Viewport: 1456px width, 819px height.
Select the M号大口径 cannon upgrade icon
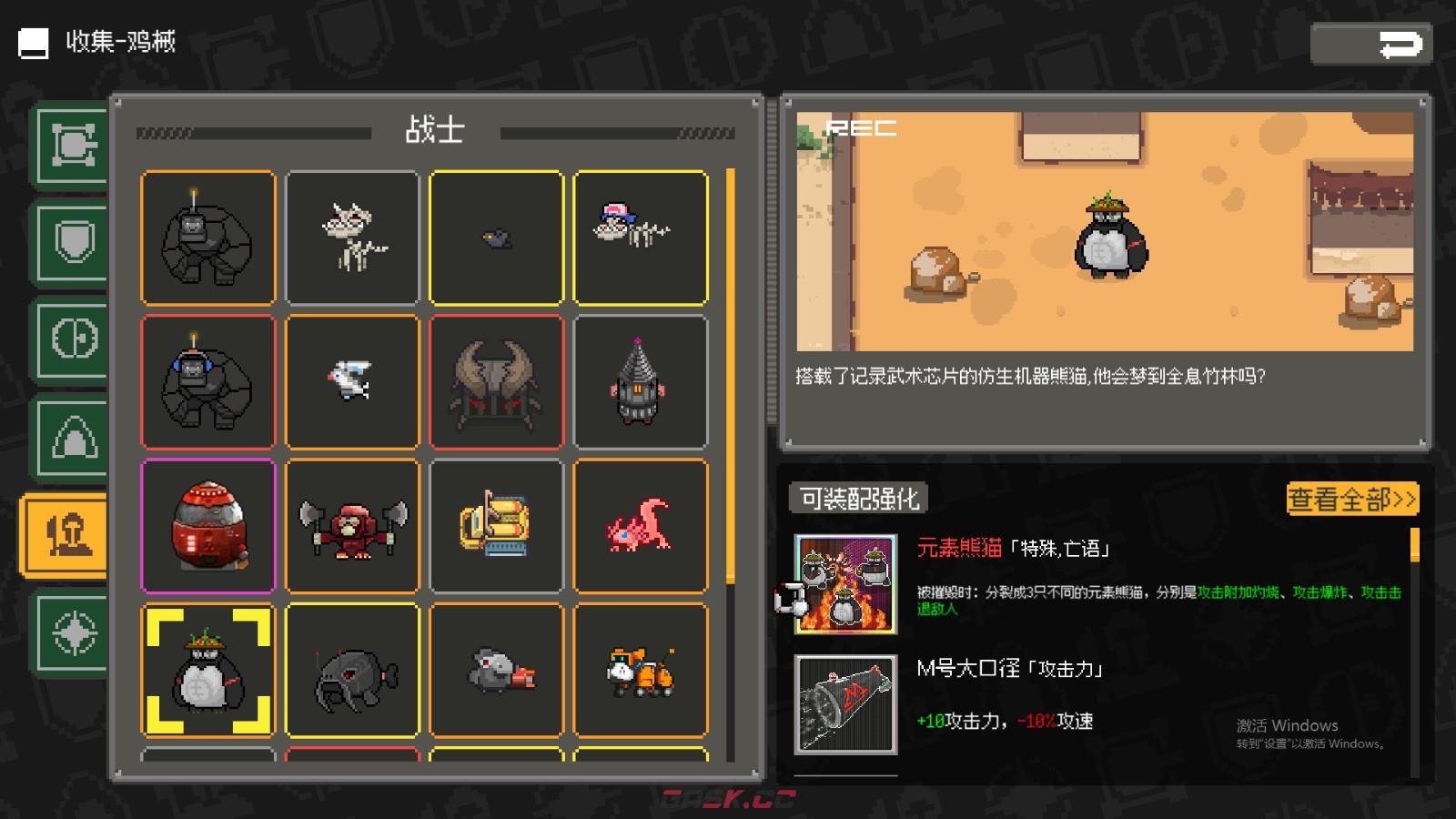click(x=844, y=705)
